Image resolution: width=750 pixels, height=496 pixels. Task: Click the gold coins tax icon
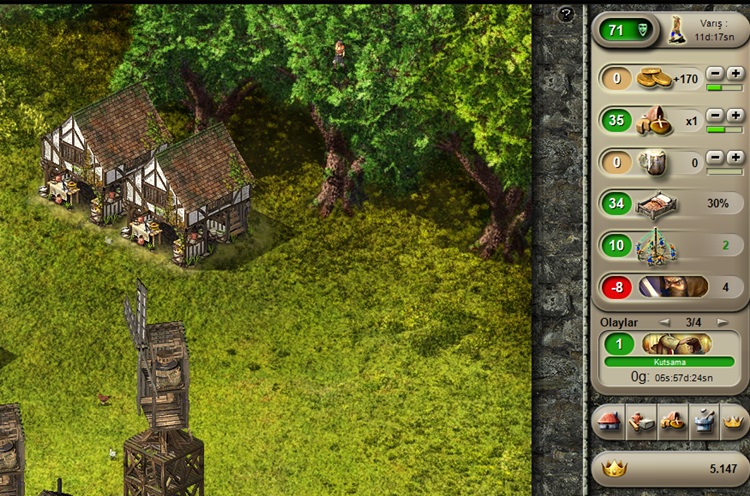coord(654,78)
